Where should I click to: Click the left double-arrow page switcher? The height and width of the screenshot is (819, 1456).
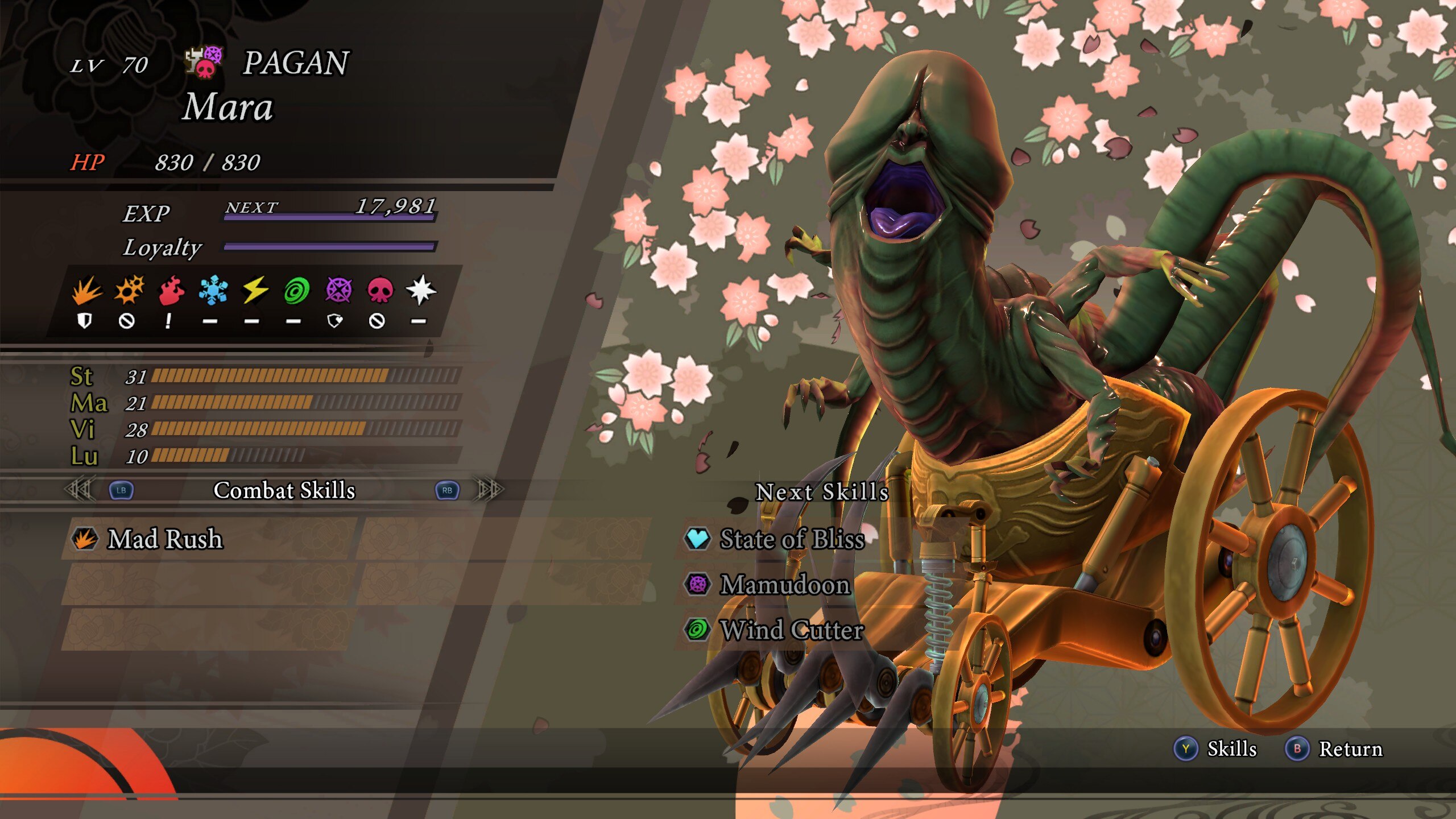pos(78,489)
